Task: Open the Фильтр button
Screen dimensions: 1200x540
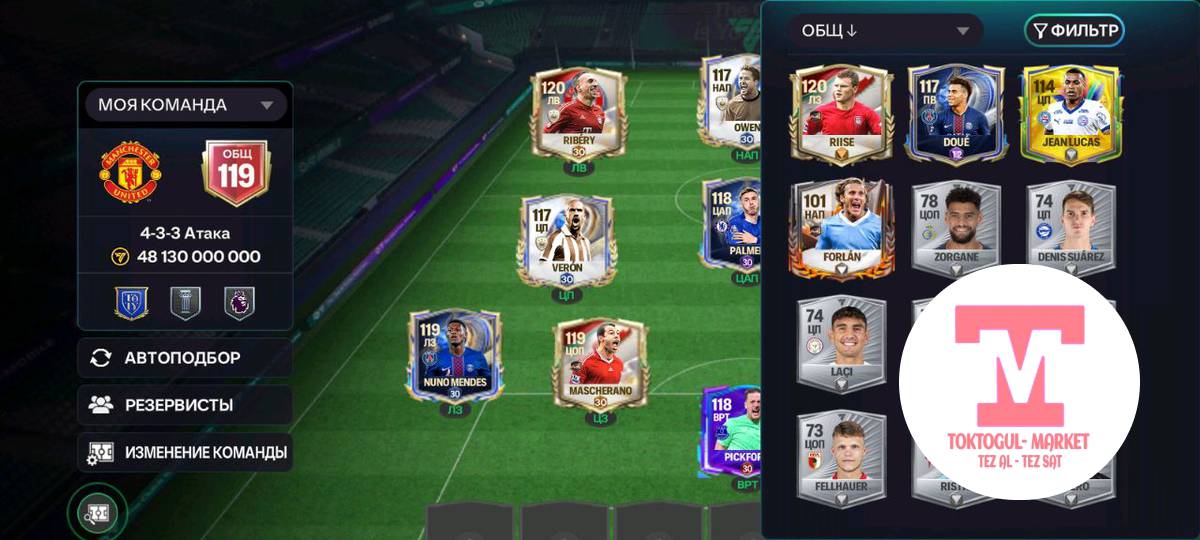Action: pyautogui.click(x=1074, y=31)
